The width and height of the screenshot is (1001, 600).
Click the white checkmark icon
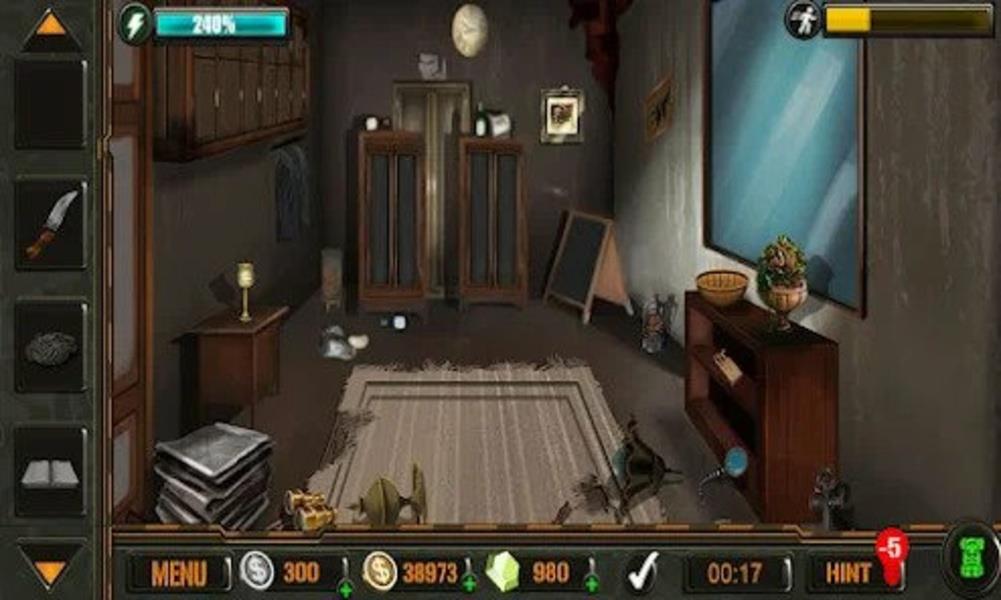641,573
